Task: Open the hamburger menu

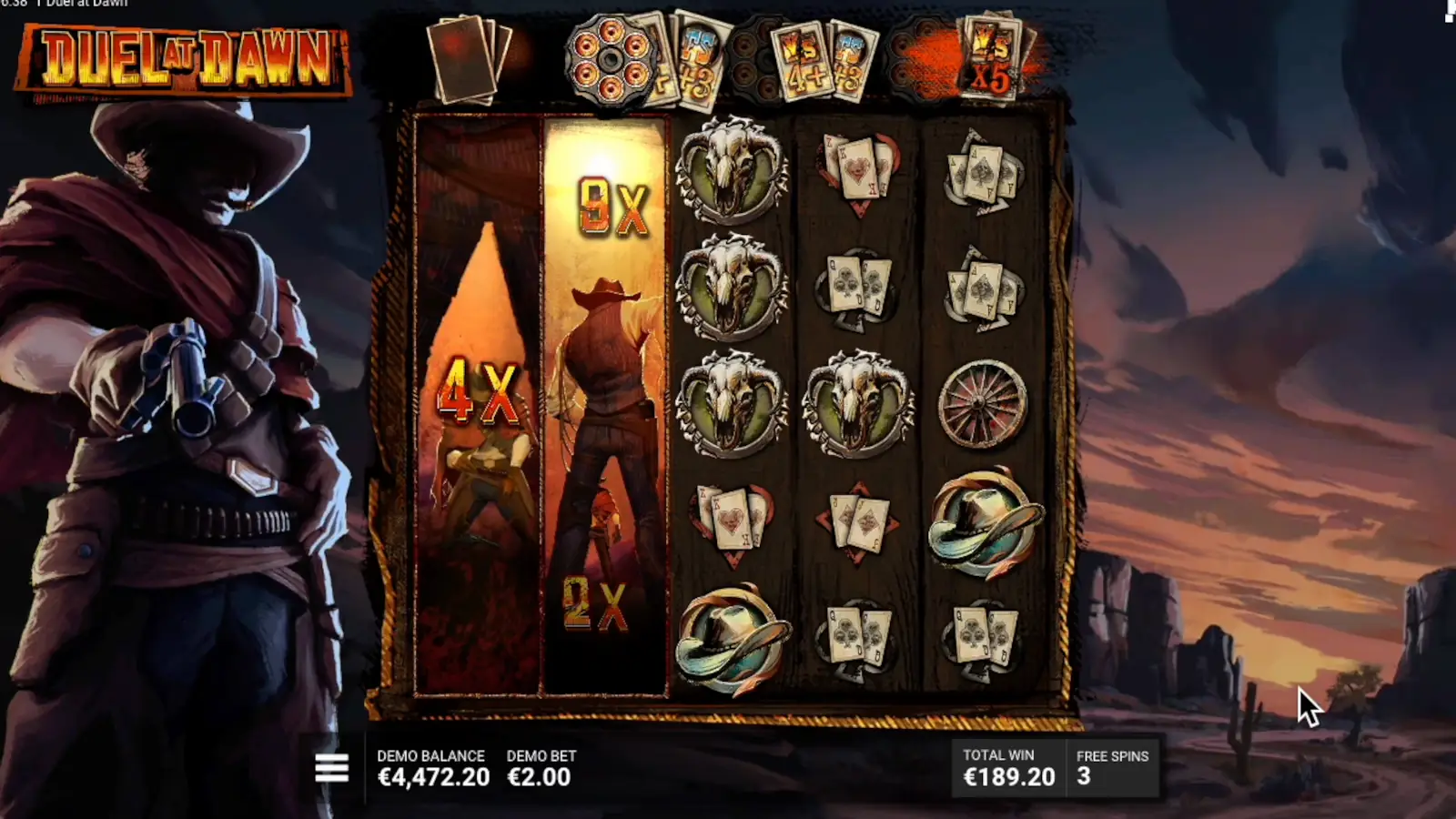Action: pyautogui.click(x=331, y=767)
